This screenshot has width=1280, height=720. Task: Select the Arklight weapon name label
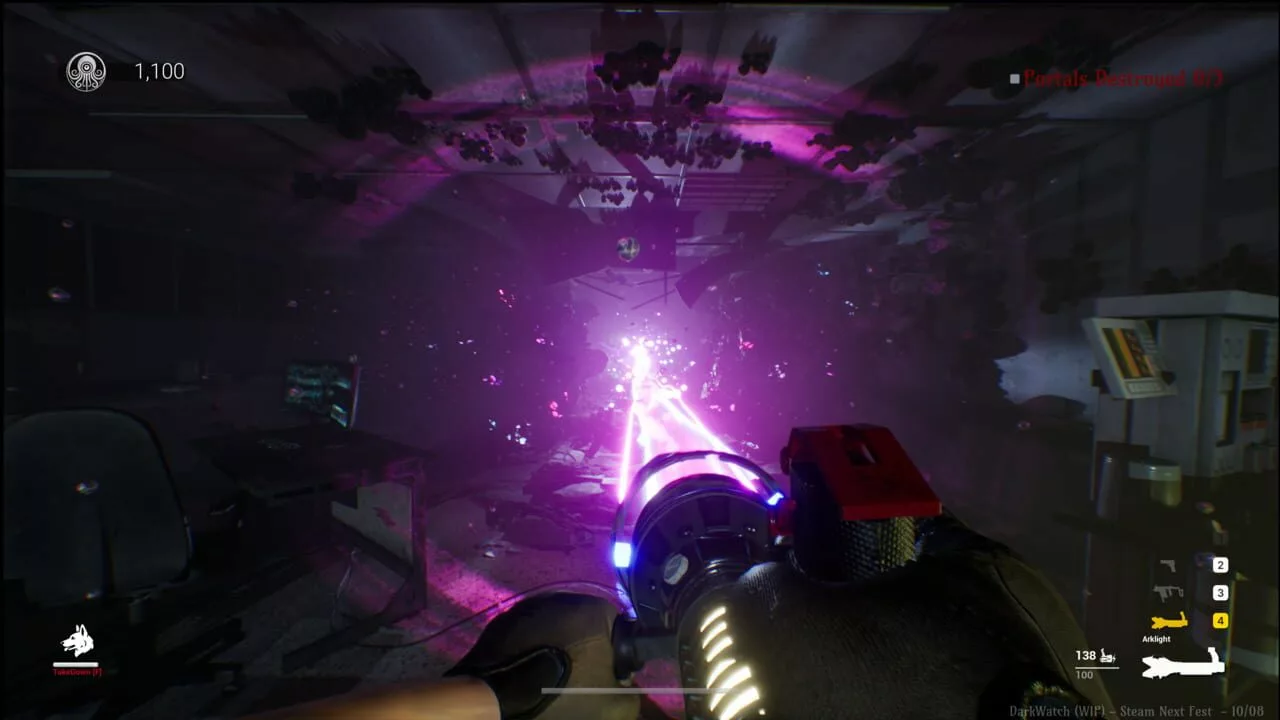1155,637
